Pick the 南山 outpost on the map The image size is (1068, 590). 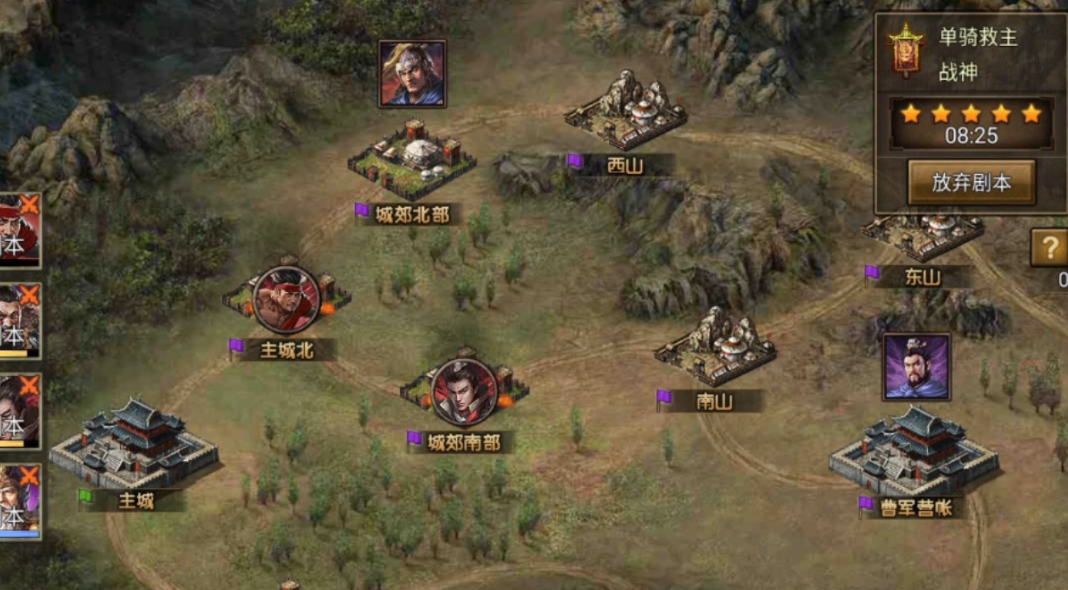(715, 350)
